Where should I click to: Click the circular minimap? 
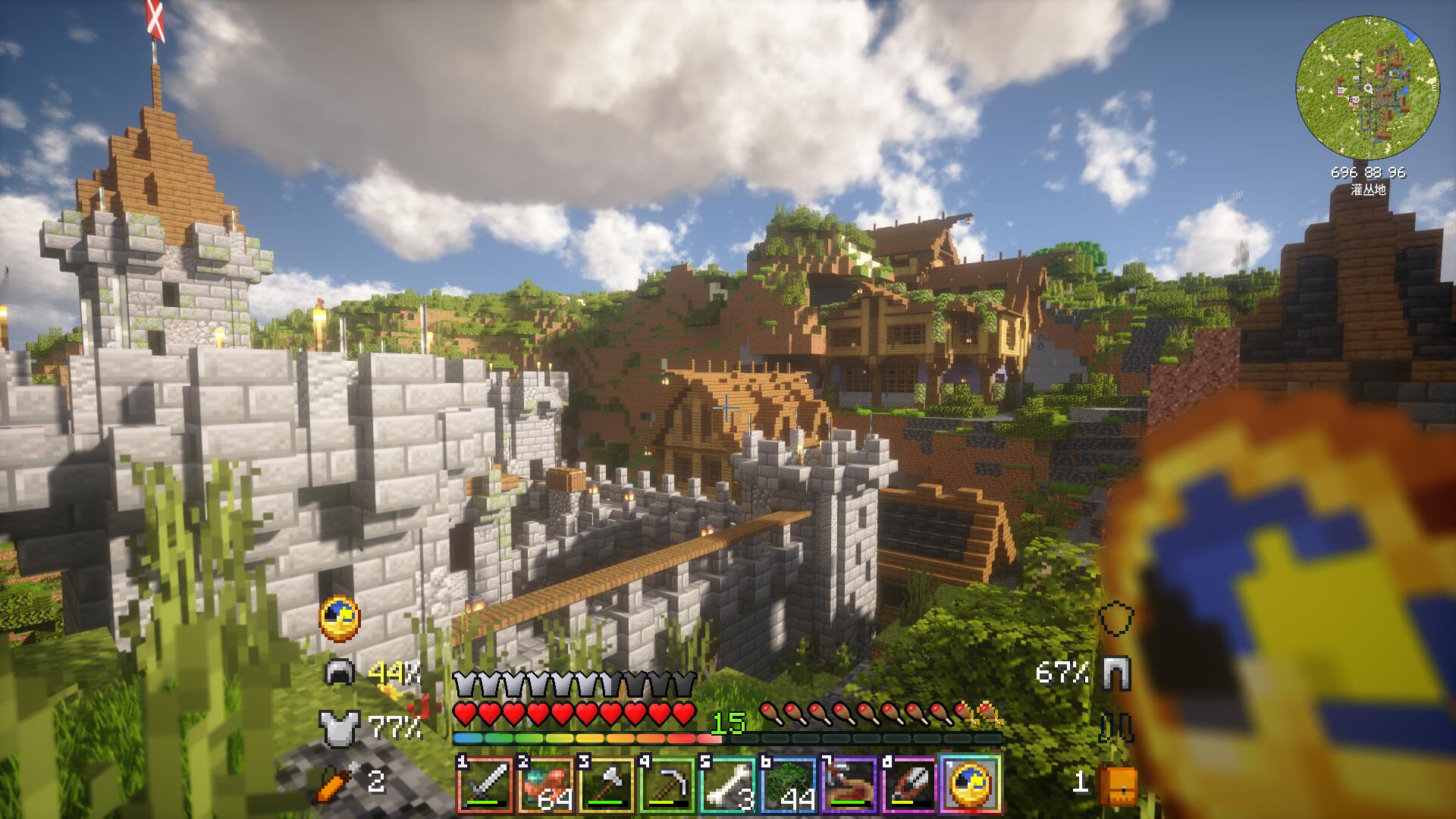click(x=1367, y=89)
